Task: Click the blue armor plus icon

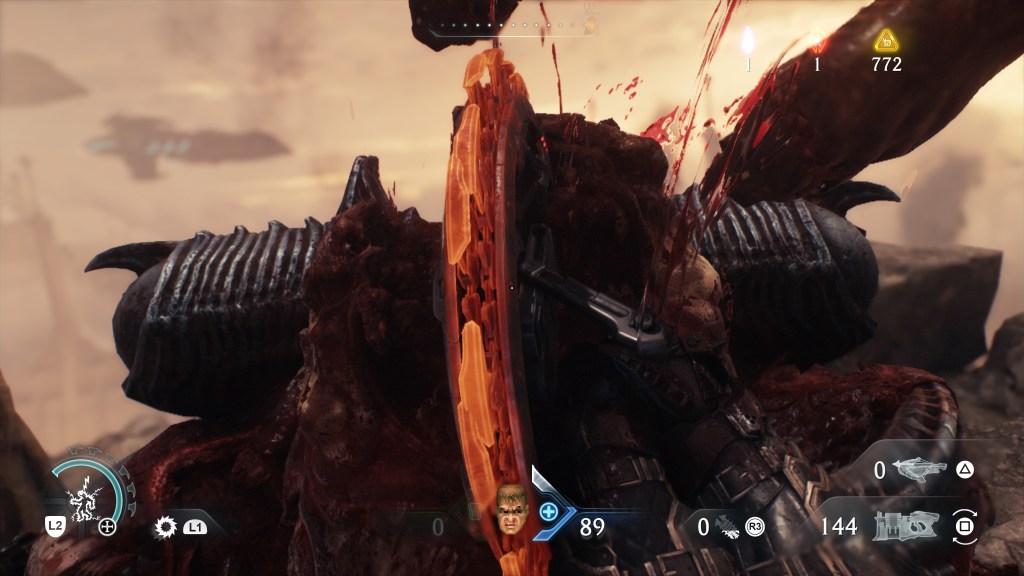Action: 548,511
